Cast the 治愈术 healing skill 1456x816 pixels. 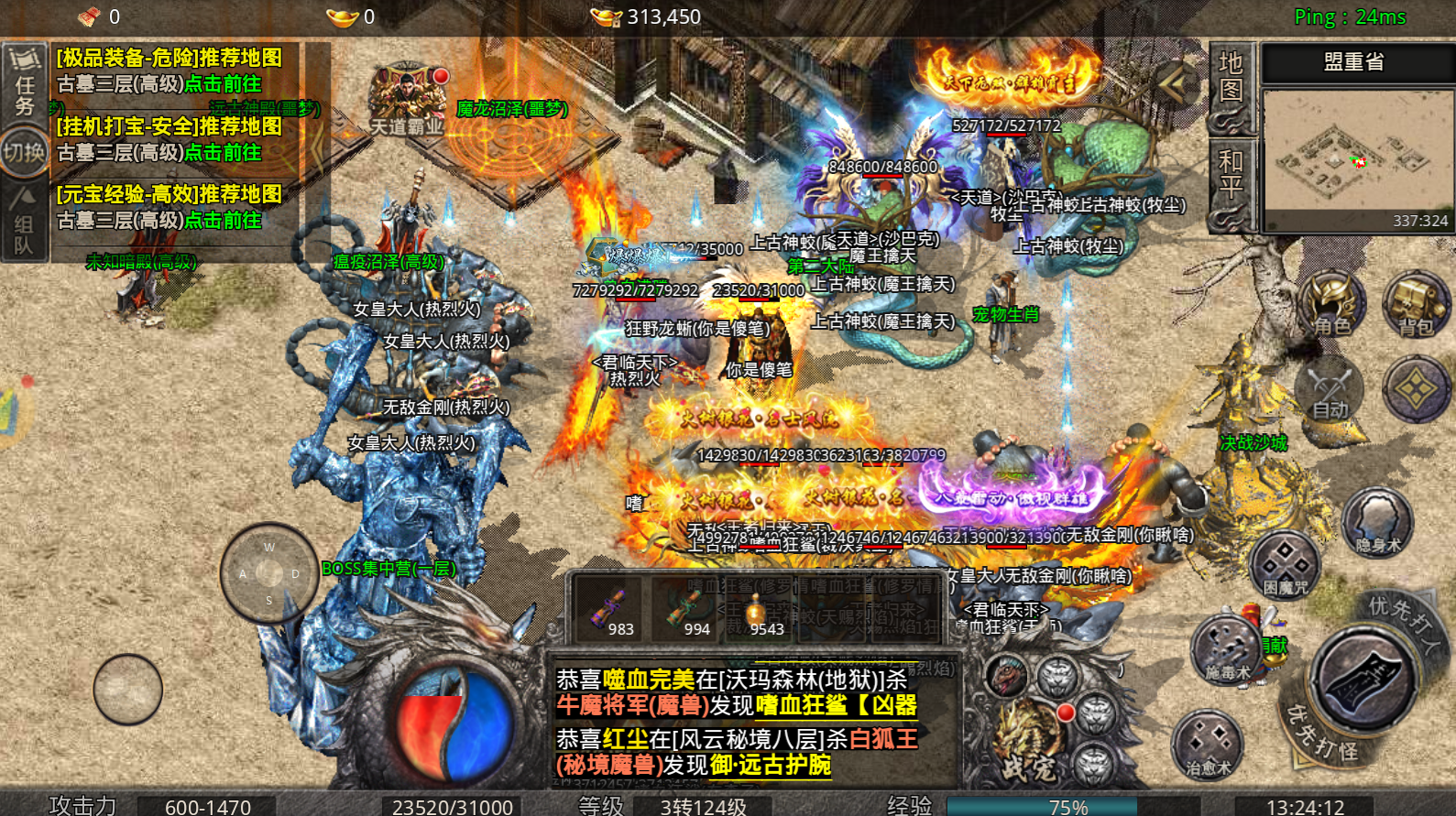tap(1208, 743)
